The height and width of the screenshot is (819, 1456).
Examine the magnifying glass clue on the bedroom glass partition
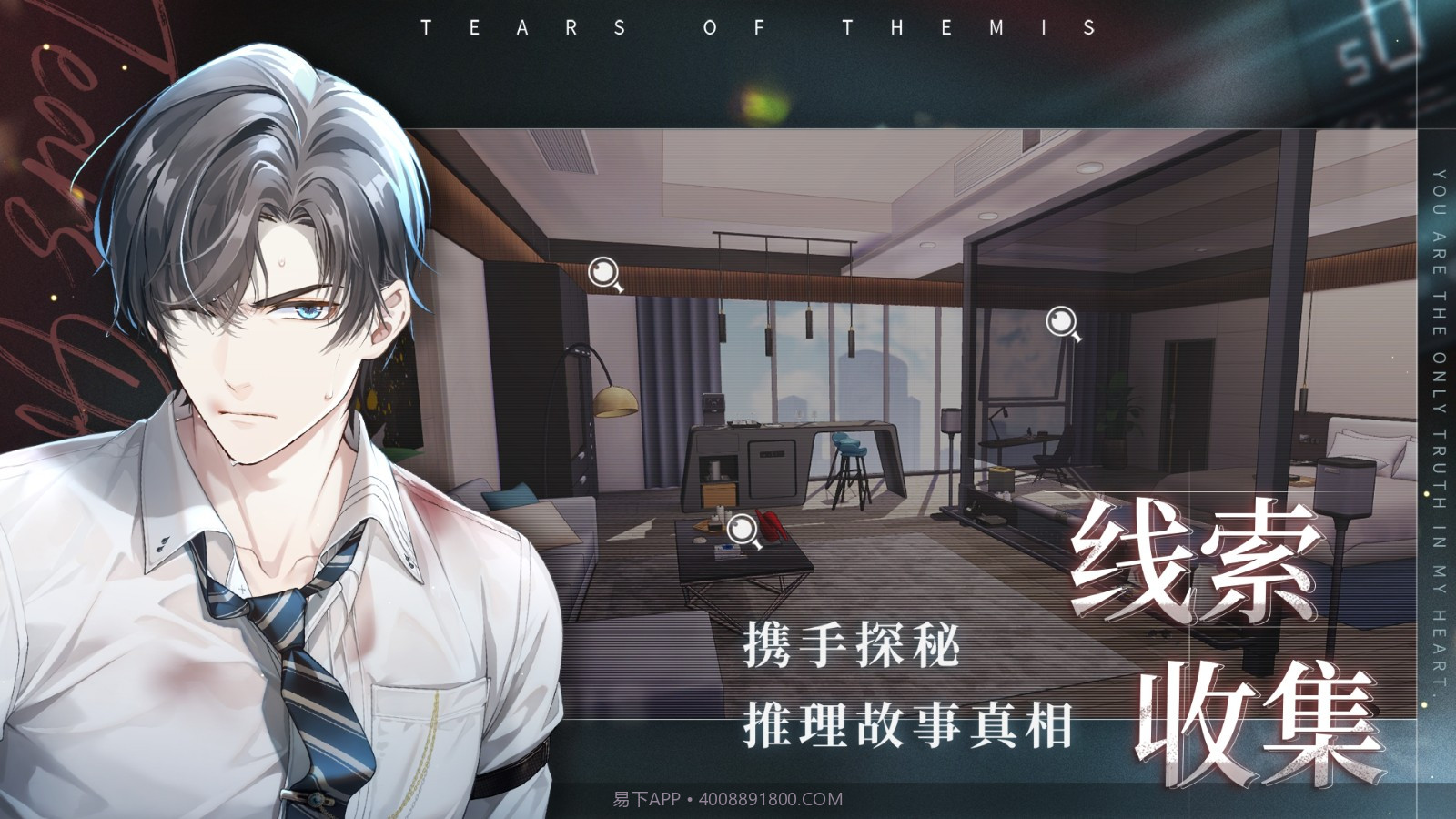pos(1062,322)
